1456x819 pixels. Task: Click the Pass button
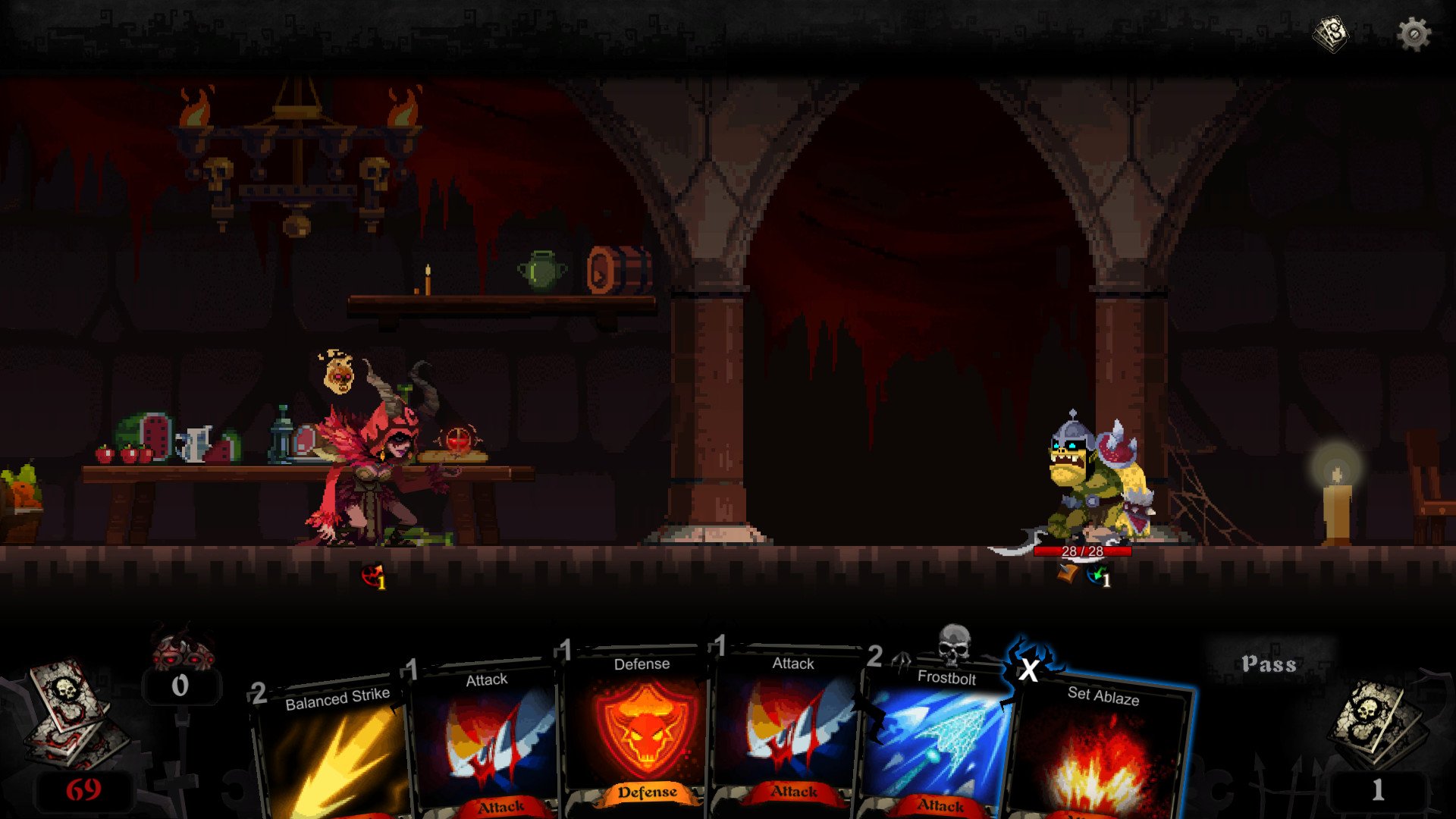(1269, 664)
